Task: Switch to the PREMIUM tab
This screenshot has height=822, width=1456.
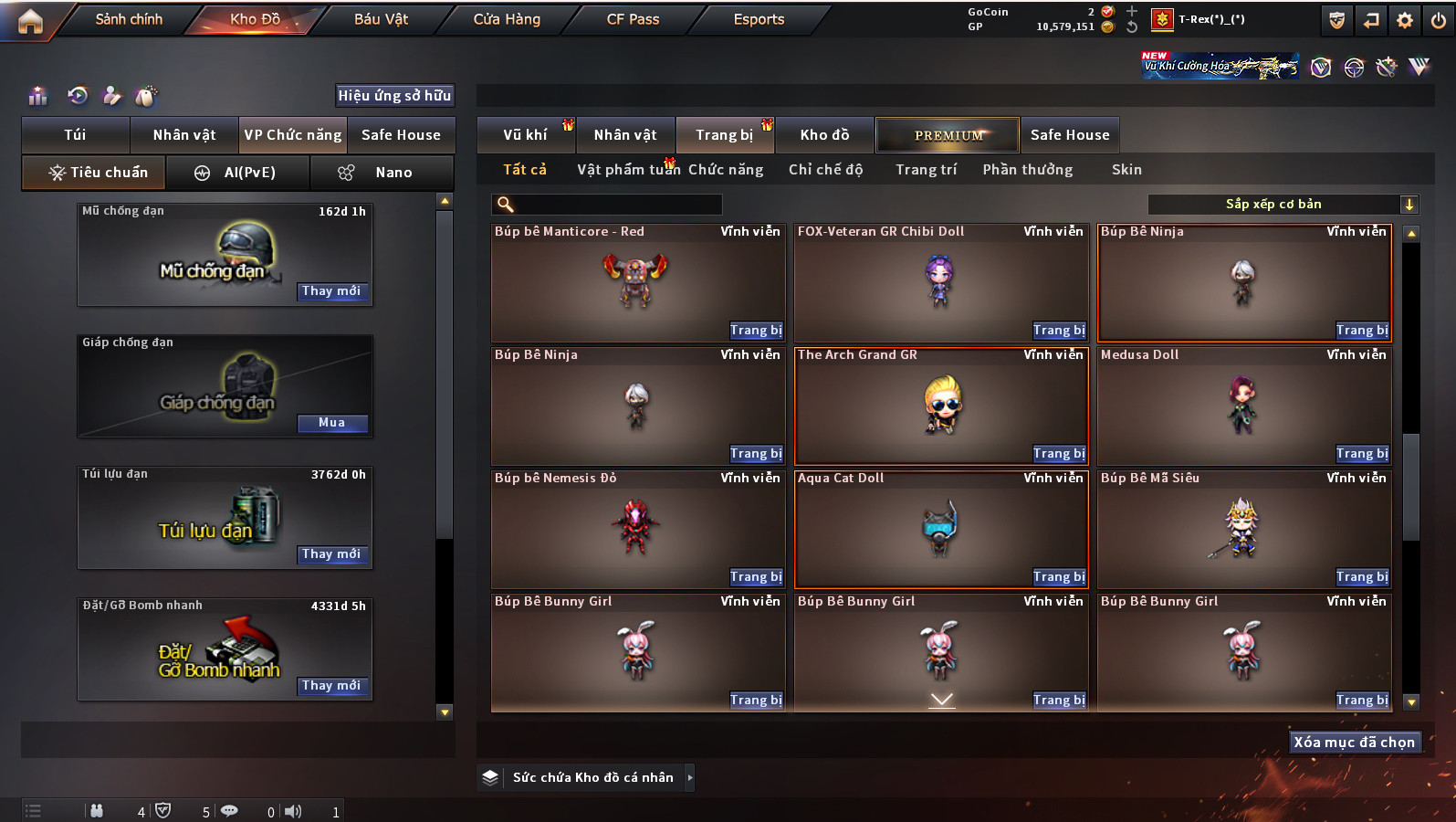Action: click(x=948, y=135)
